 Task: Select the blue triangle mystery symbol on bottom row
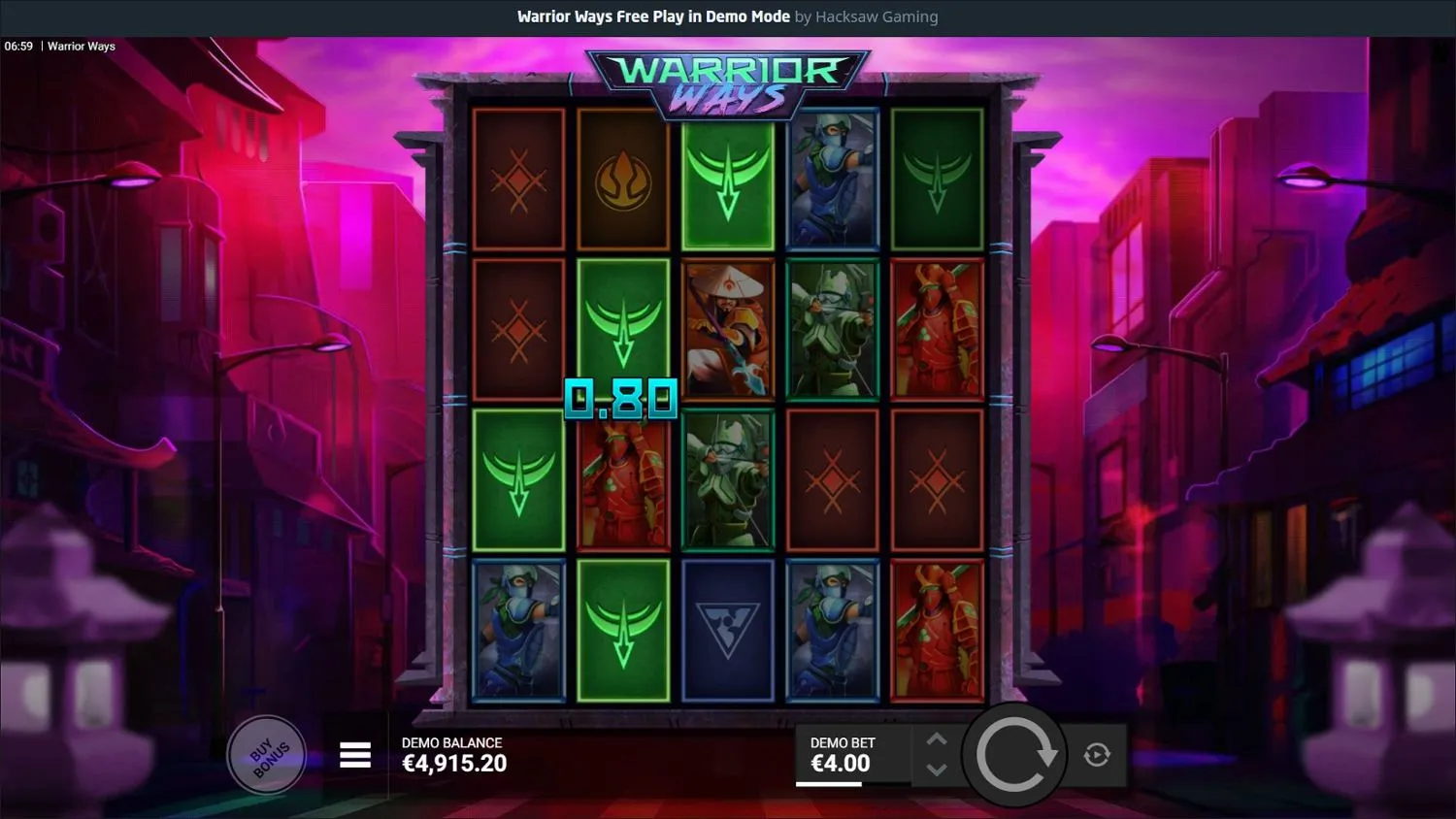pyautogui.click(x=727, y=629)
